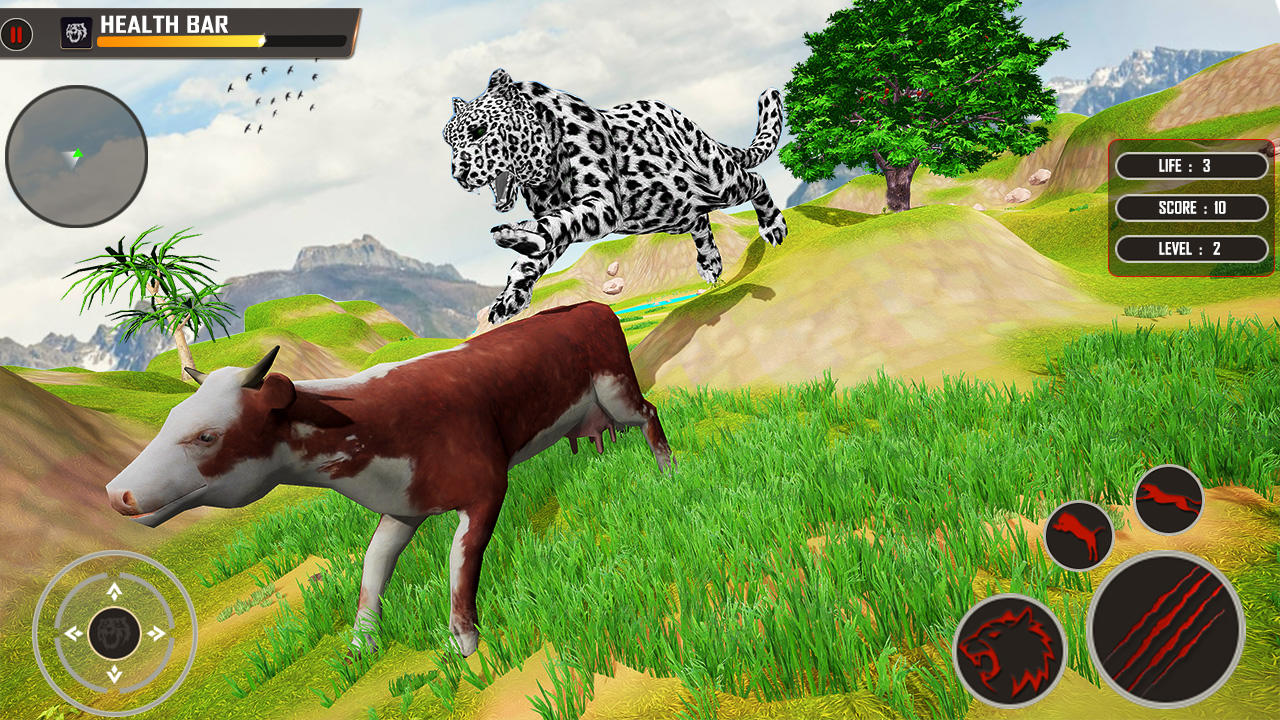
Task: Open the circular minimap
Action: click(x=74, y=160)
